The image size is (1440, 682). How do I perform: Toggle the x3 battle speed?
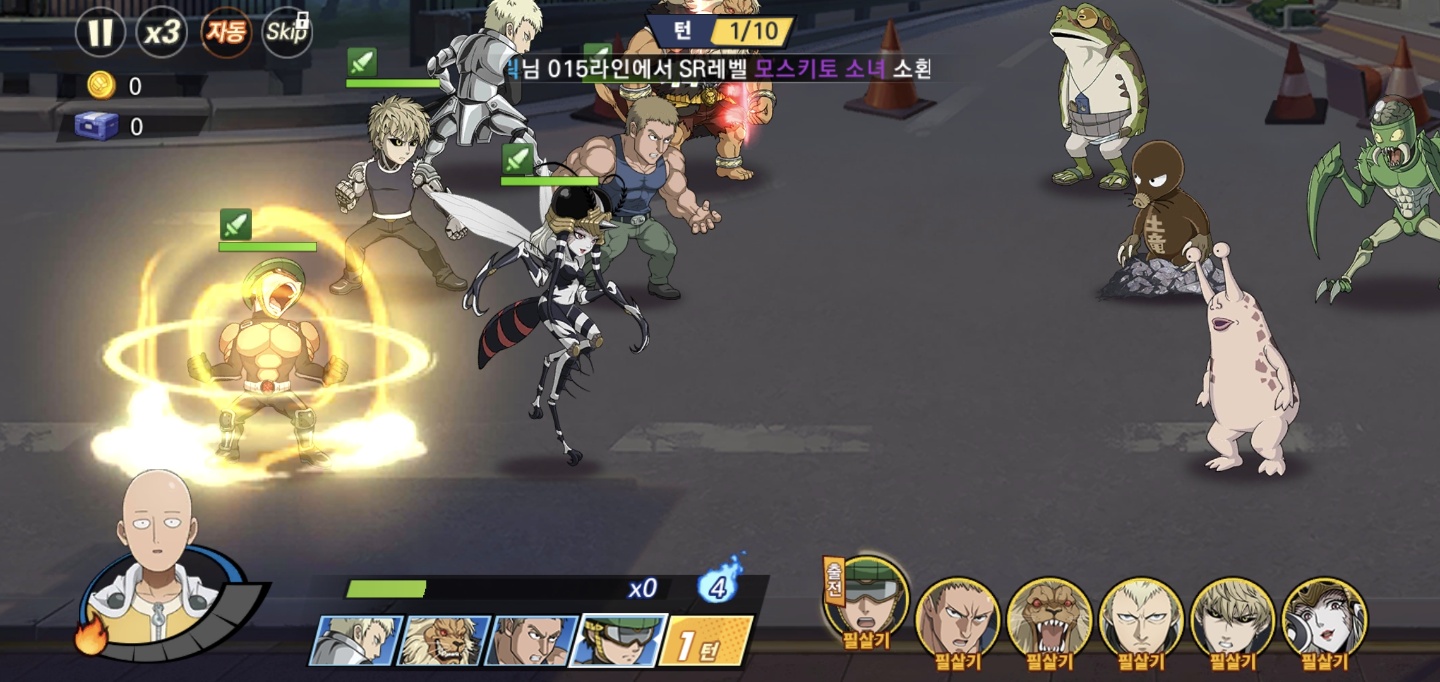tap(161, 33)
